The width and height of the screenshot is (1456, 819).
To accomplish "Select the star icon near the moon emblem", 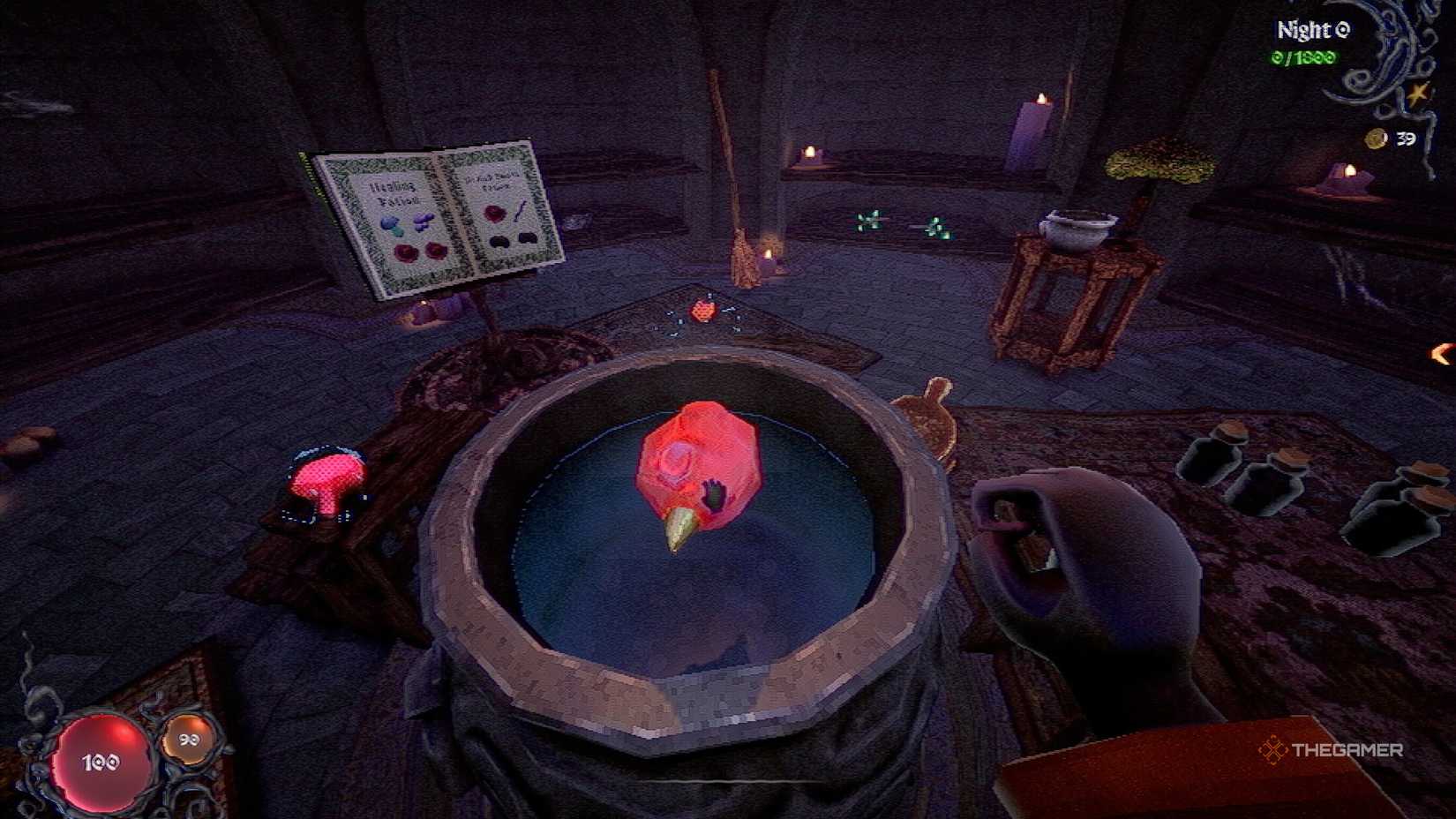I will [1417, 95].
